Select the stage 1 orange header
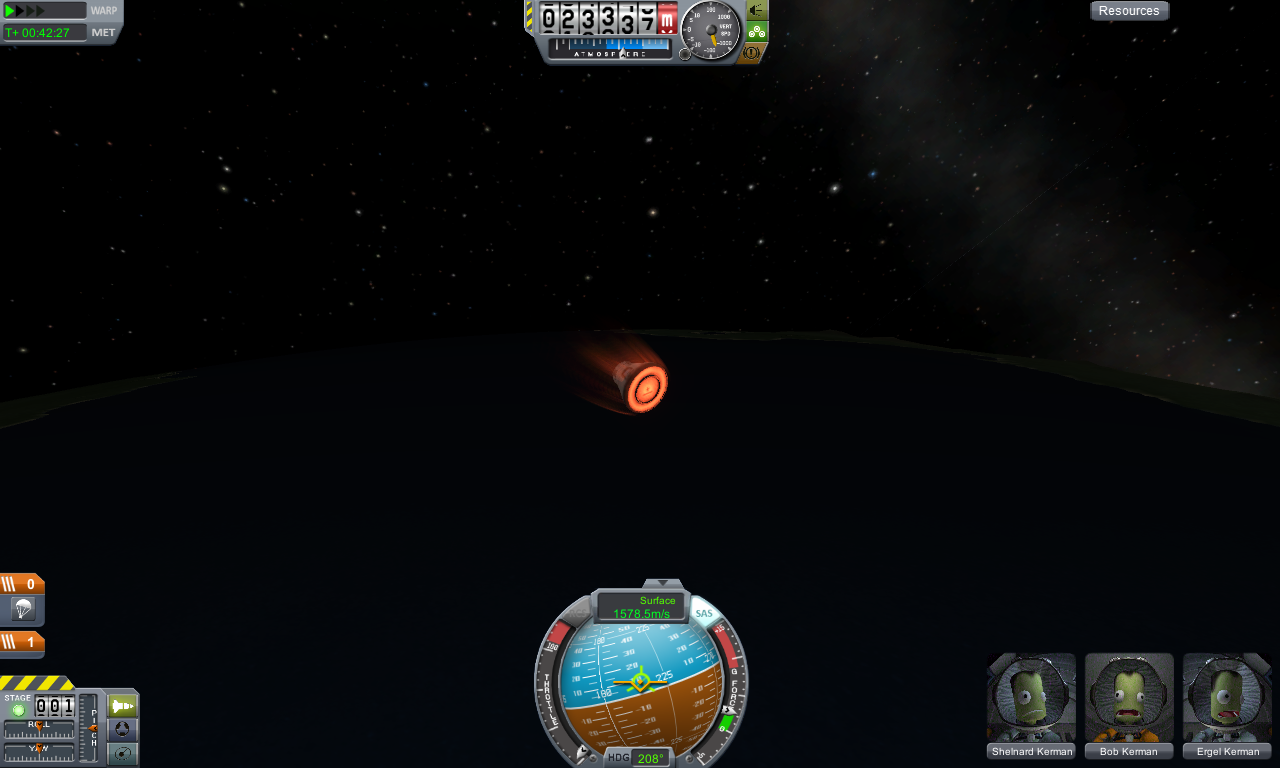This screenshot has width=1280, height=768. [22, 642]
